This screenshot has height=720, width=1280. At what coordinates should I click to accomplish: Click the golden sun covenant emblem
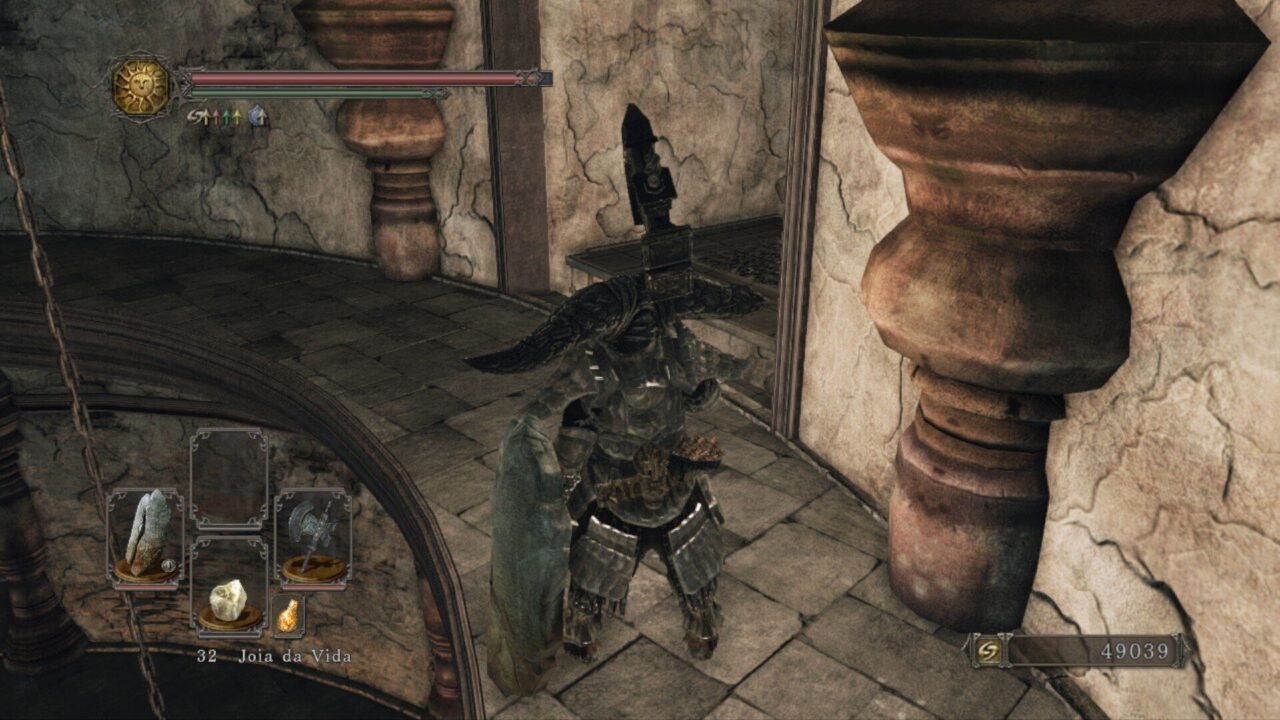[x=141, y=87]
